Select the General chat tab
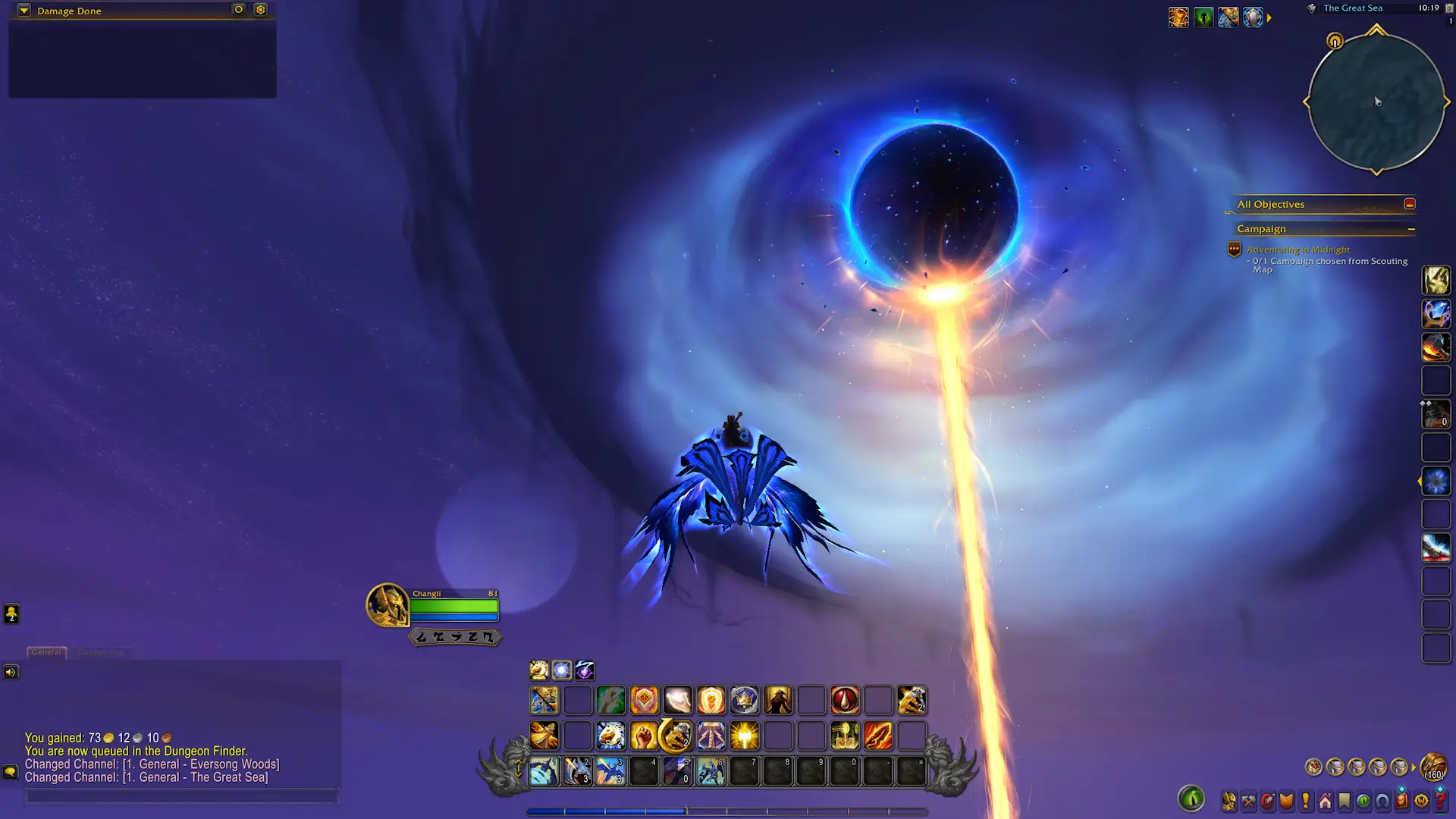 click(46, 651)
